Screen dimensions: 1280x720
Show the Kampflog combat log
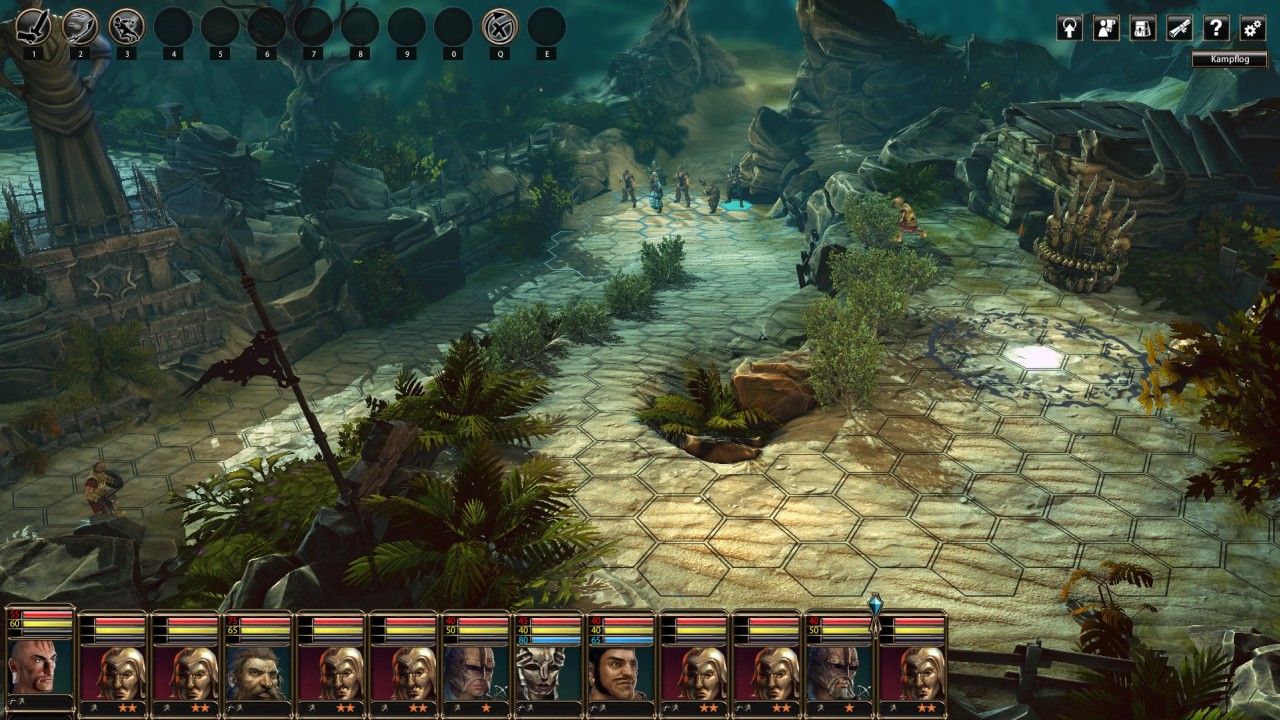point(1230,60)
